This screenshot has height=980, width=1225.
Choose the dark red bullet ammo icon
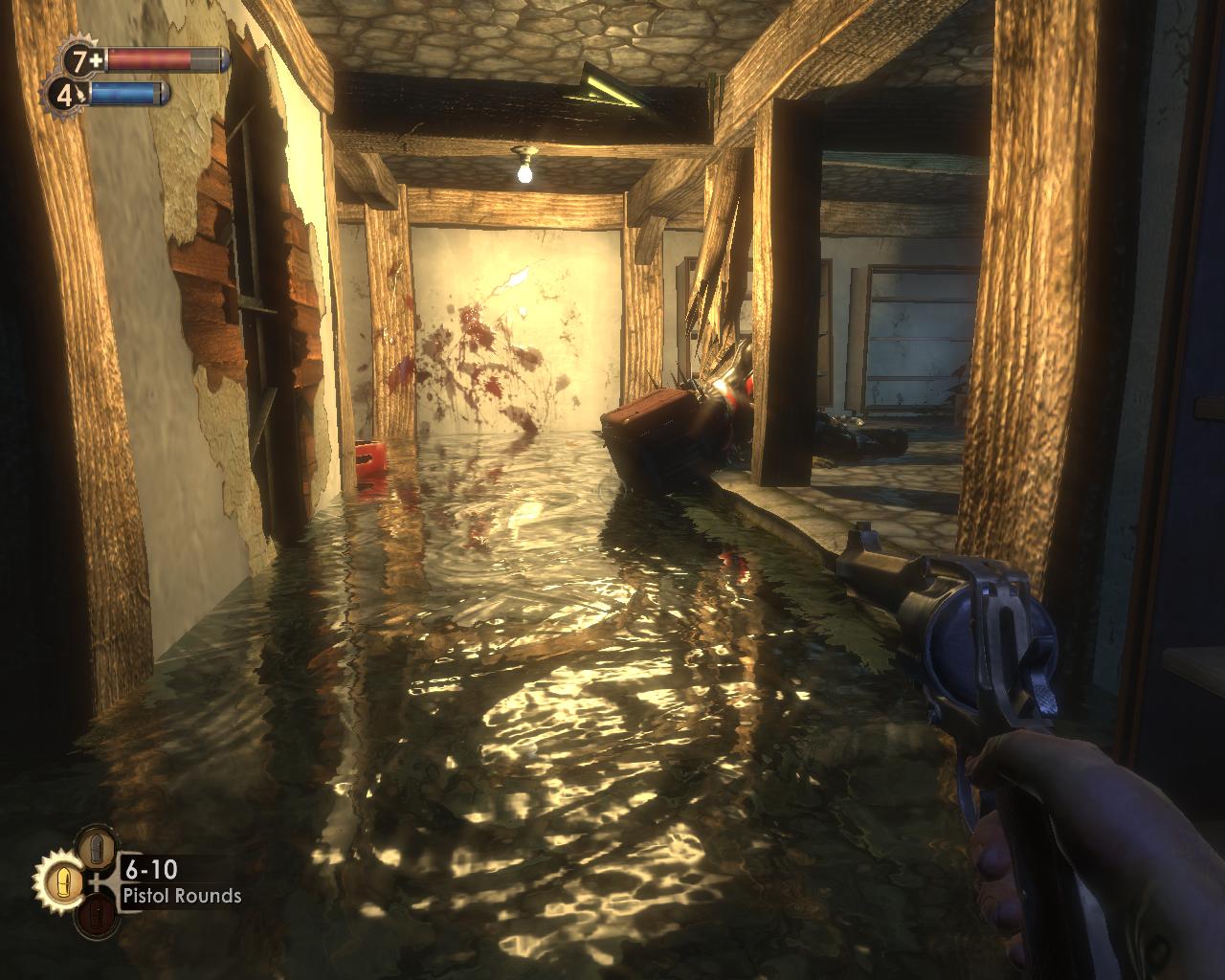pos(95,916)
